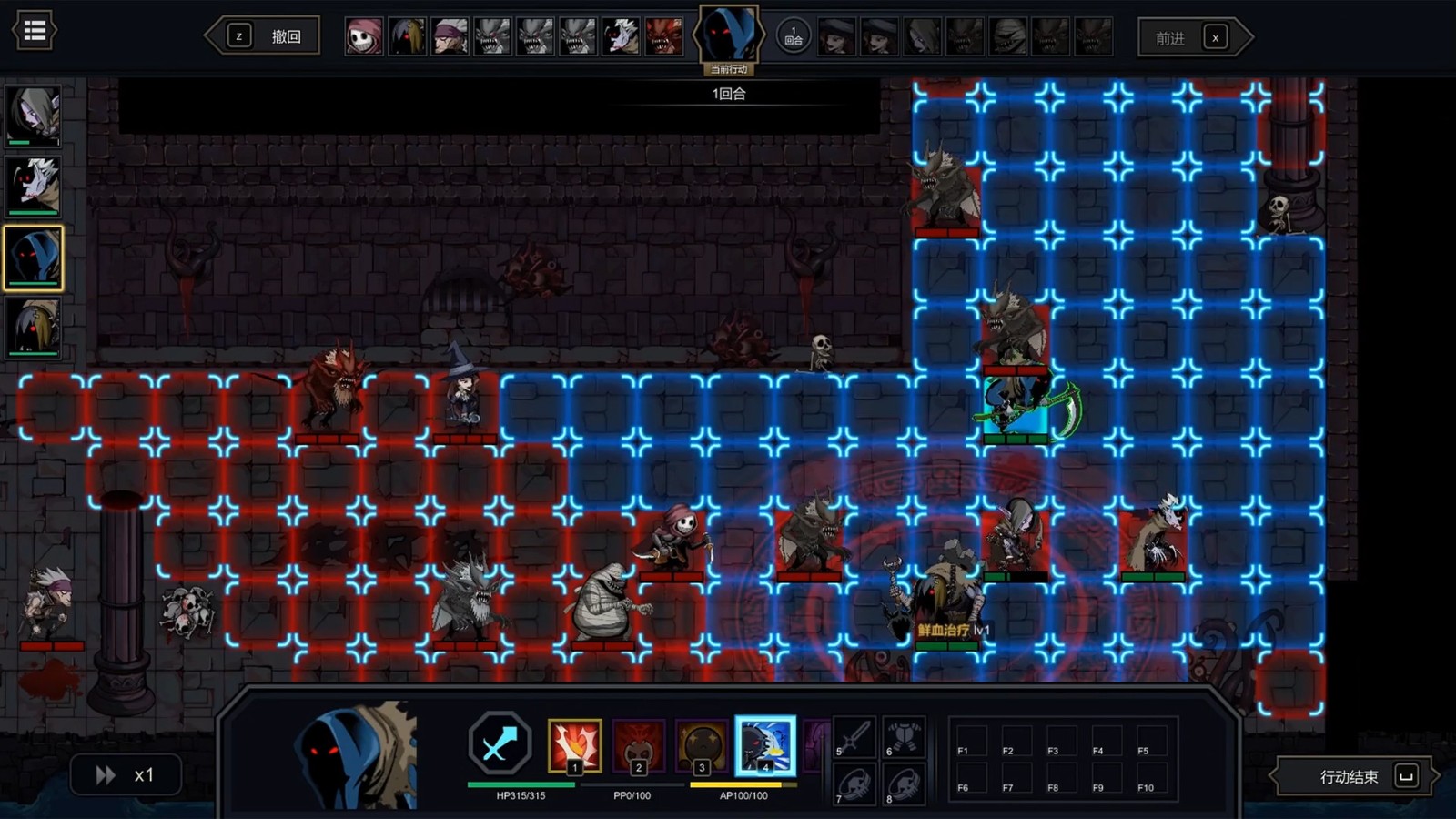Select the silver-haired hero party portrait
The image size is (1456, 819).
click(34, 115)
